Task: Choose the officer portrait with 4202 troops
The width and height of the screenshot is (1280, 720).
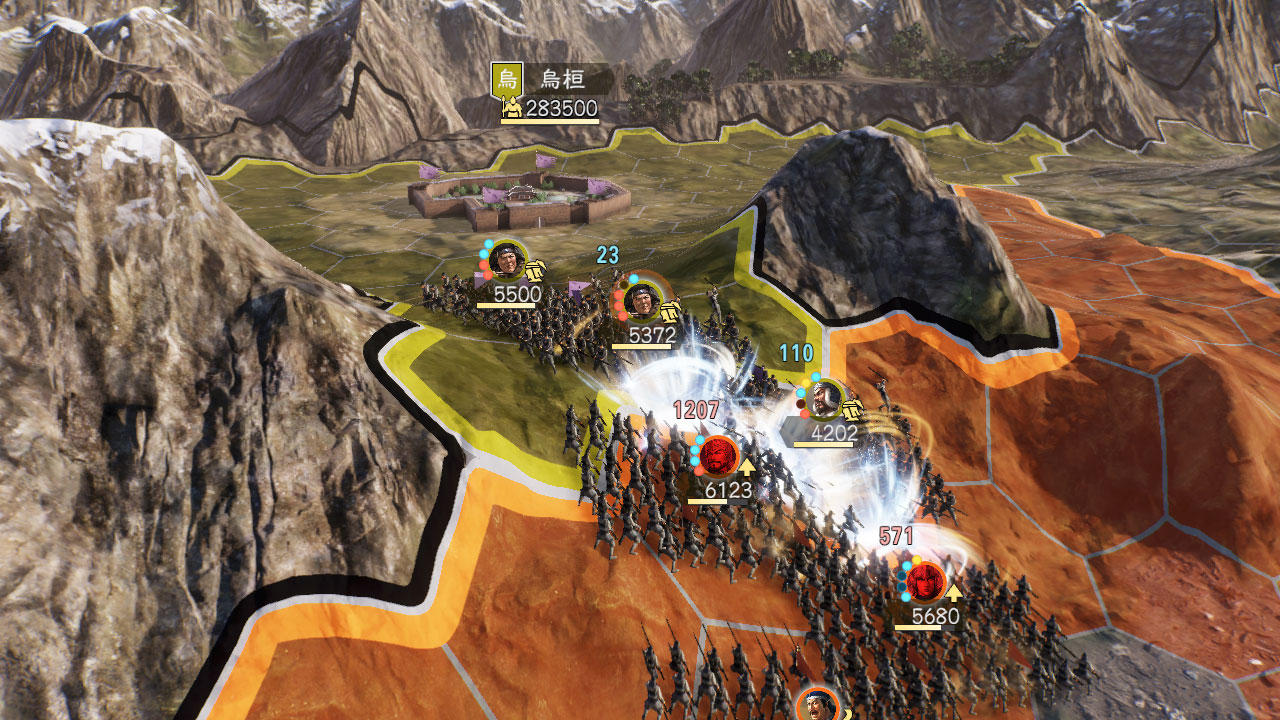Action: click(826, 400)
